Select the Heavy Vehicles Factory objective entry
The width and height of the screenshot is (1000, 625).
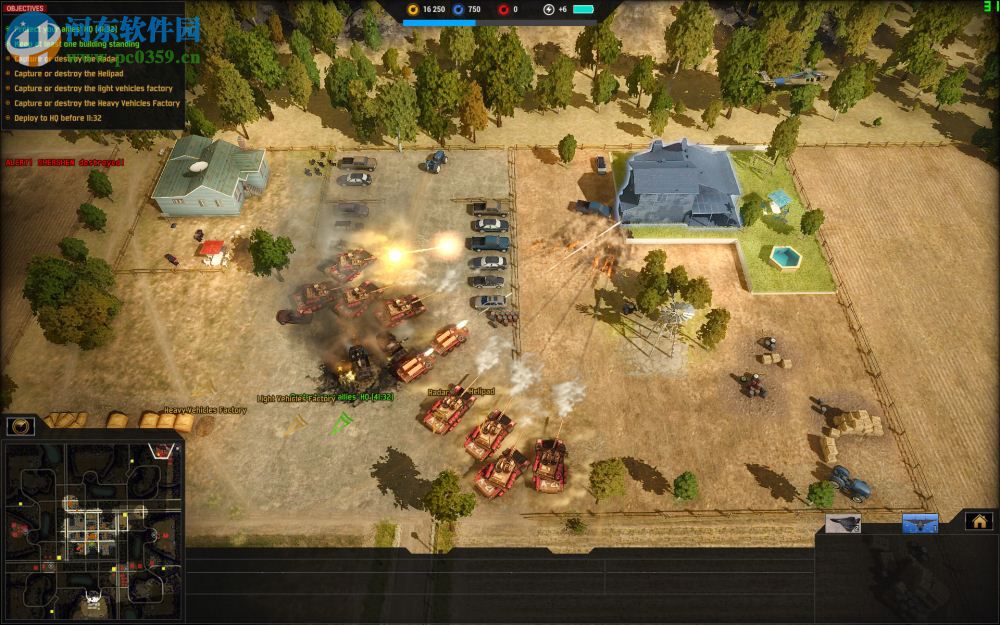point(97,103)
